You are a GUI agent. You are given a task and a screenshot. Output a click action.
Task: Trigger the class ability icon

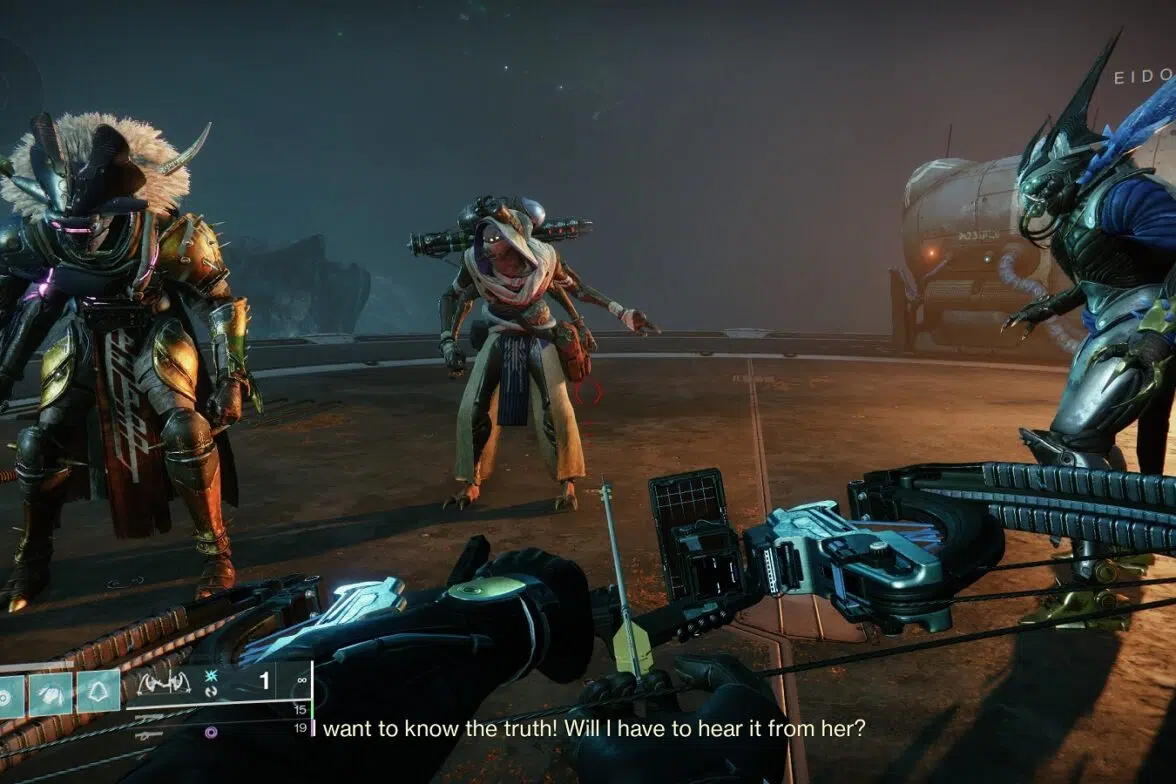[98, 691]
